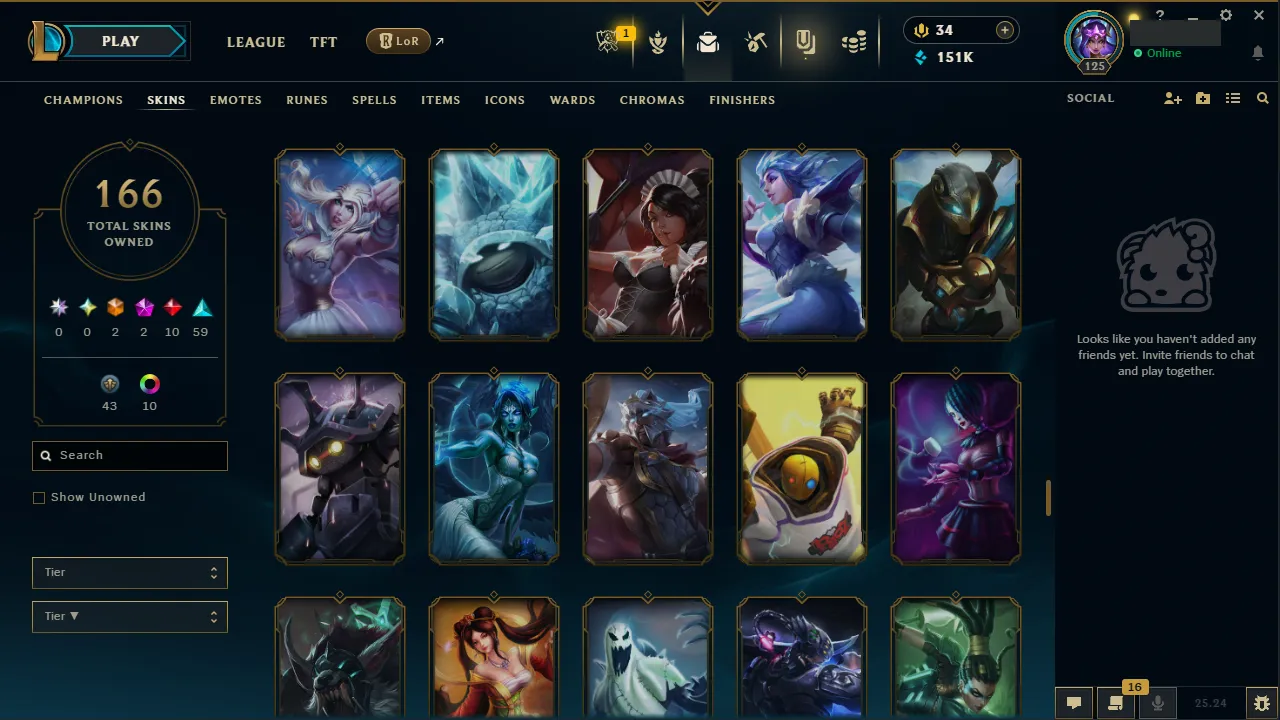Click the PLAY button
The width and height of the screenshot is (1280, 720).
click(120, 41)
